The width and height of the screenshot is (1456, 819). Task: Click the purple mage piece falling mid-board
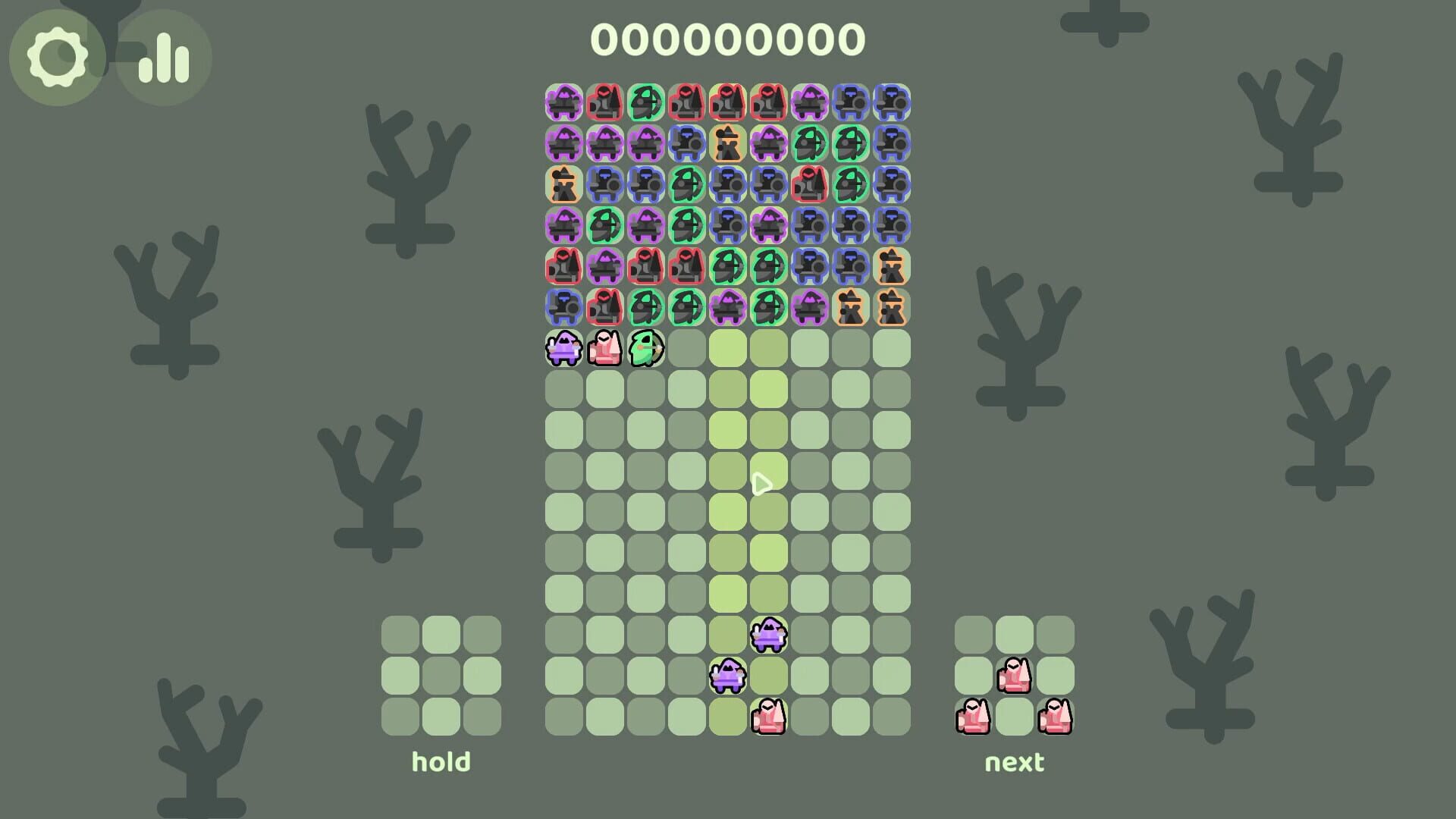[767, 639]
